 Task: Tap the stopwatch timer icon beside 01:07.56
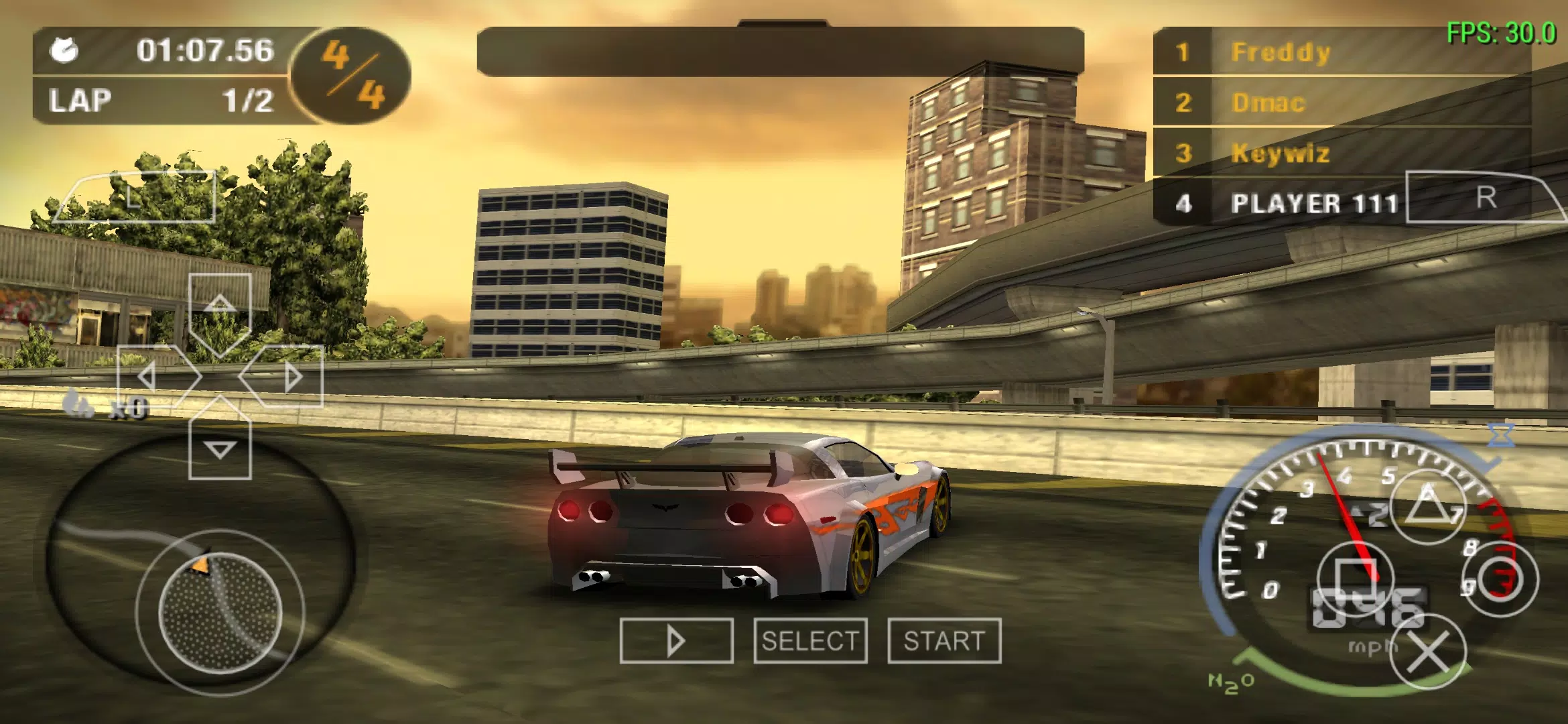(64, 50)
